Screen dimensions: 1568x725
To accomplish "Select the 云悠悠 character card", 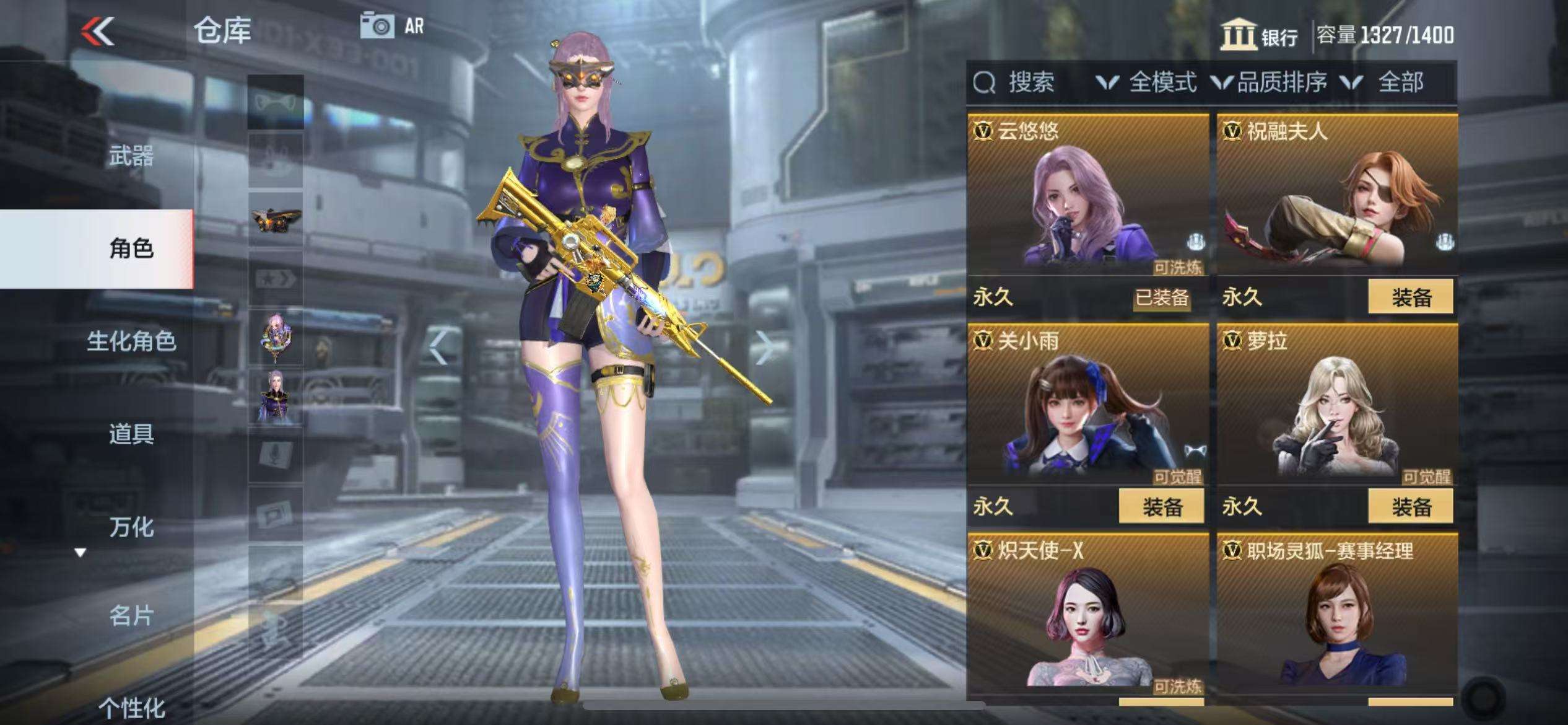I will click(1087, 198).
